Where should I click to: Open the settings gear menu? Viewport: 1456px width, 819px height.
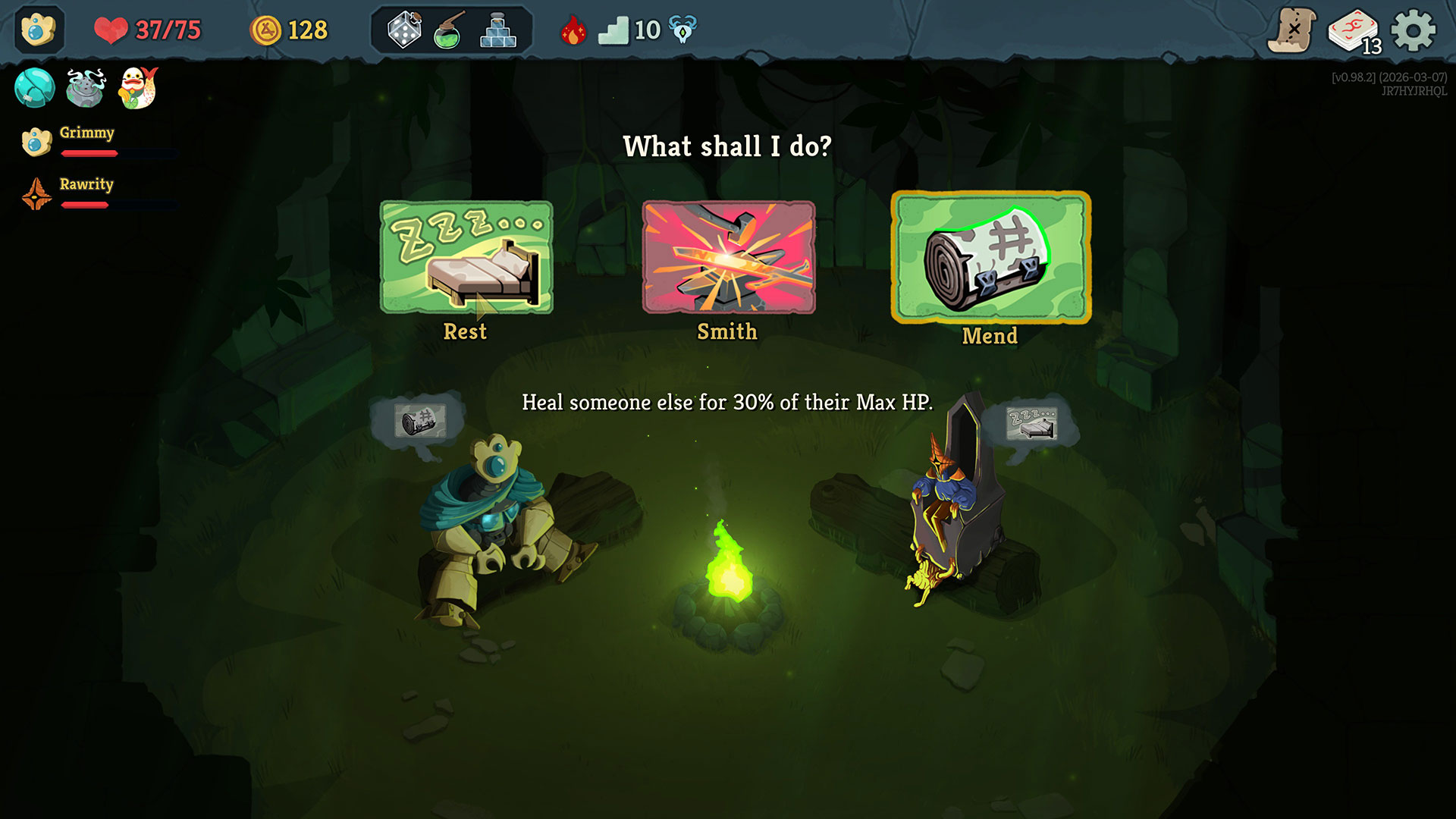[1414, 31]
